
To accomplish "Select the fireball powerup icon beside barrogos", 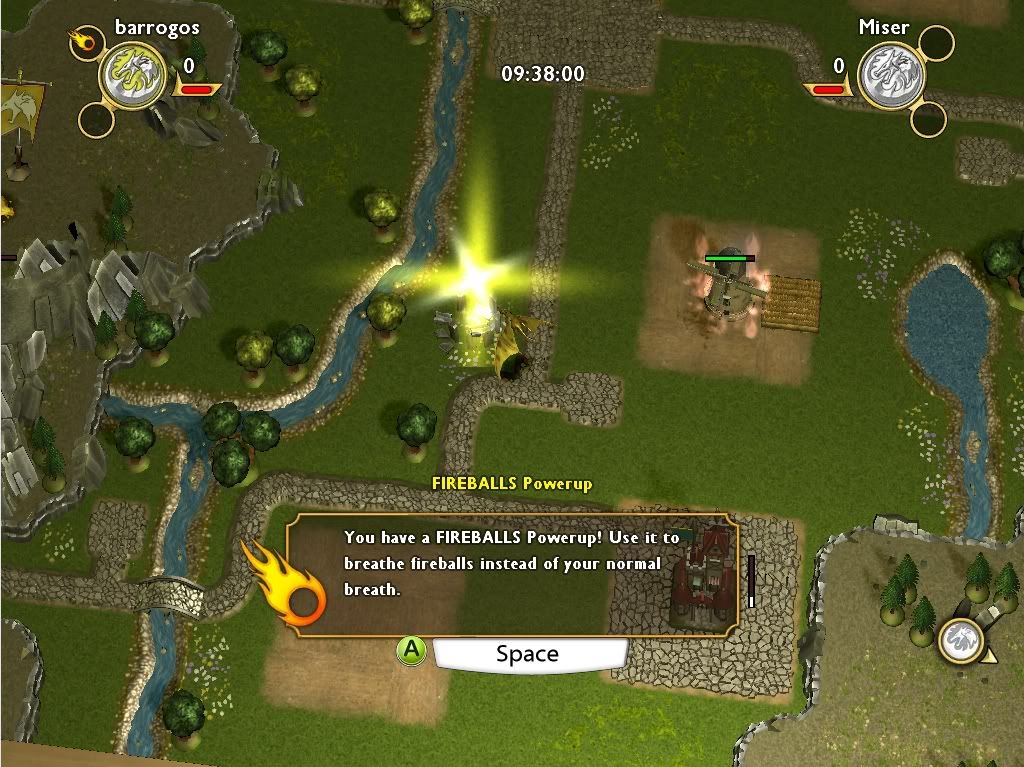I will (81, 42).
